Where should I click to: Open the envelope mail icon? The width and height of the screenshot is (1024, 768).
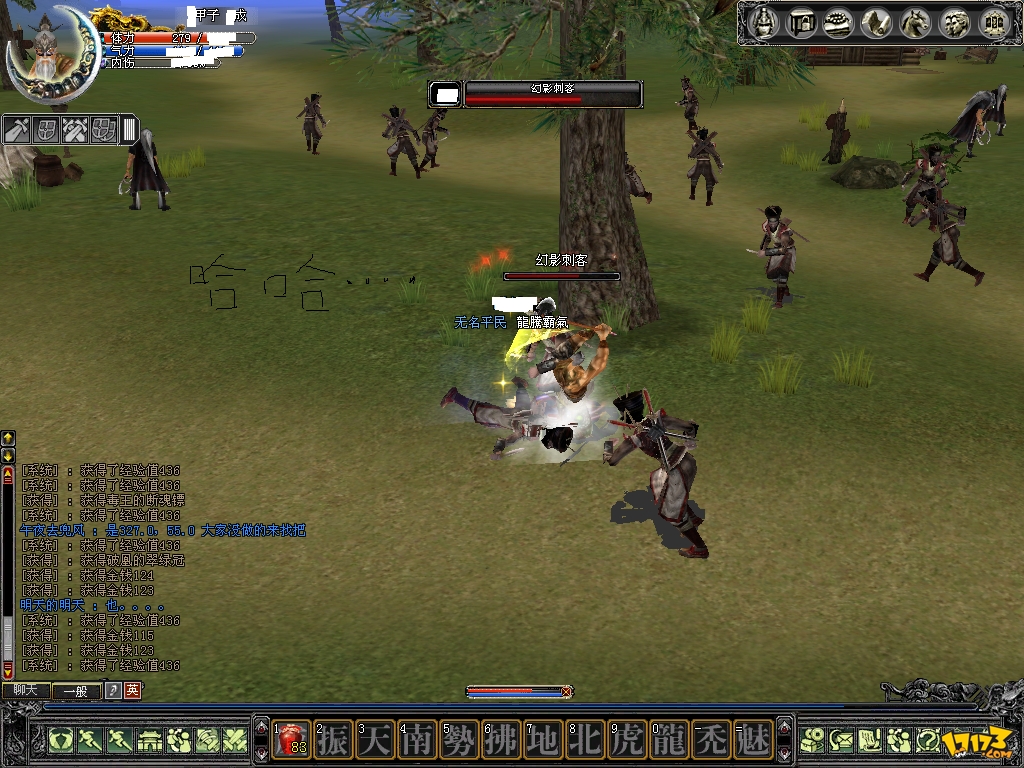point(841,741)
